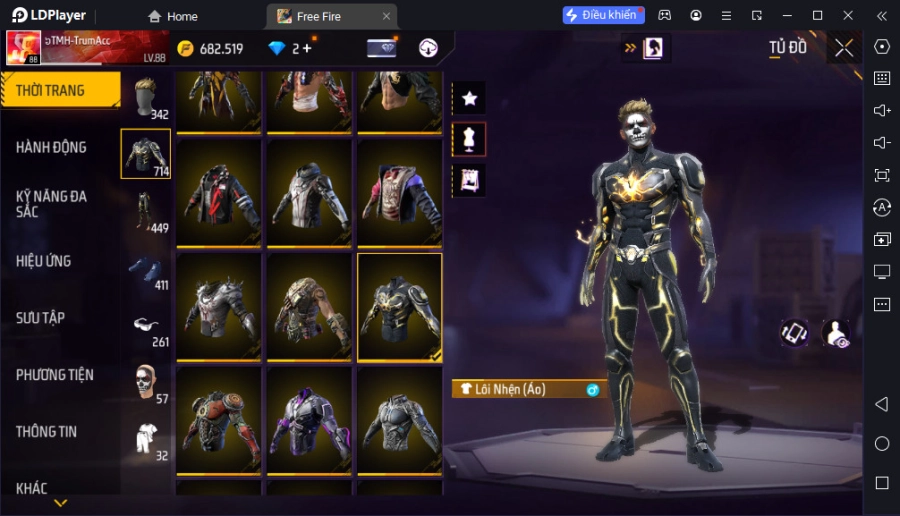The image size is (900, 516).
Task: Go to the Sưu Tập category
Action: point(41,318)
